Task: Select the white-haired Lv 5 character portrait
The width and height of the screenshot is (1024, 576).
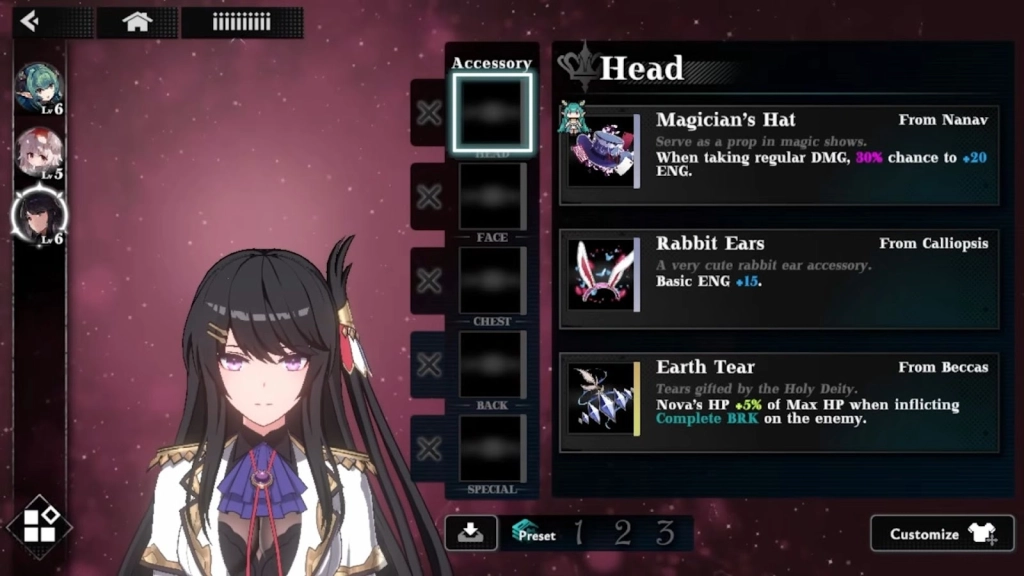Action: (x=40, y=153)
